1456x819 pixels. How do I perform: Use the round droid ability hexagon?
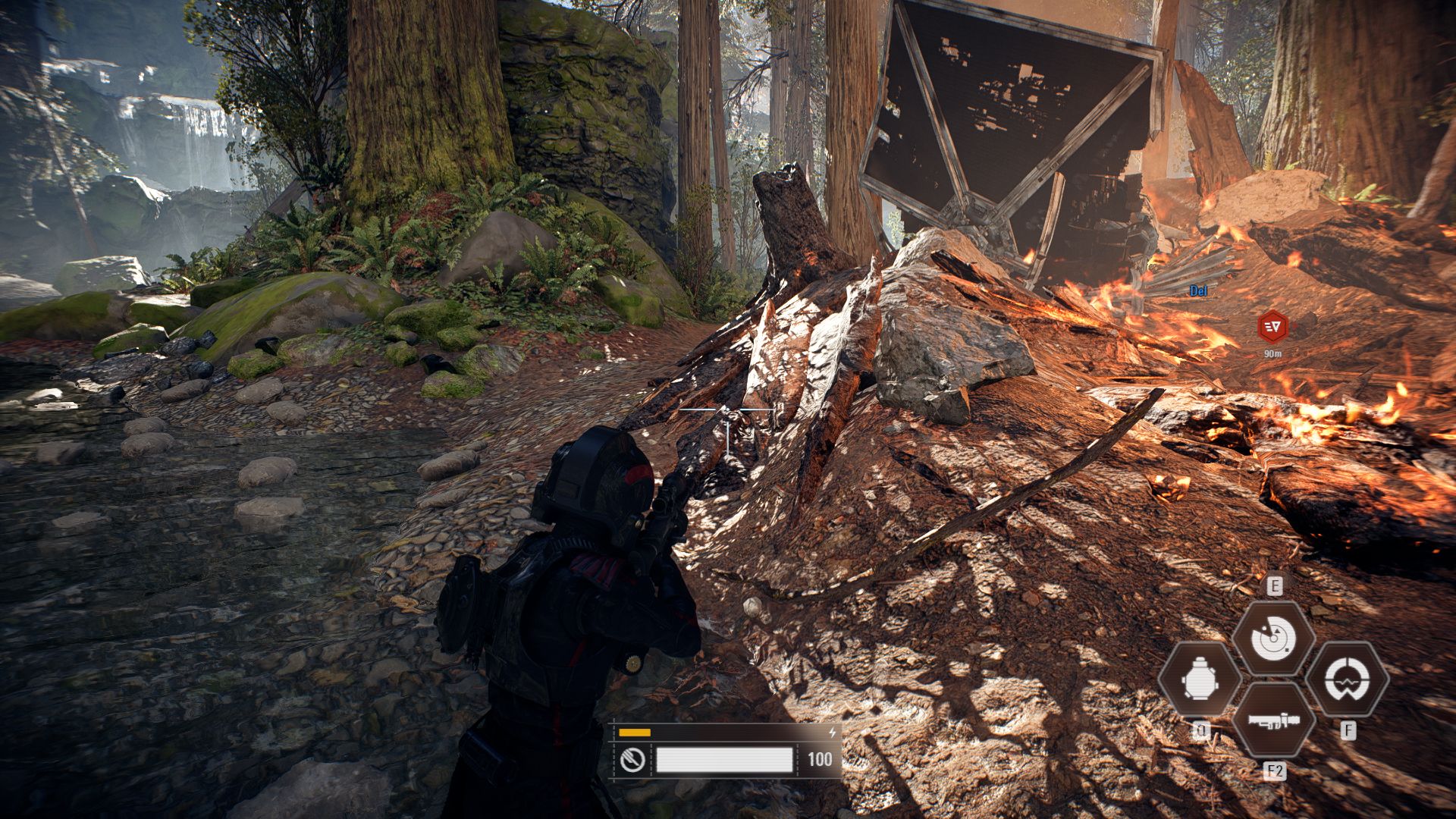[1200, 679]
